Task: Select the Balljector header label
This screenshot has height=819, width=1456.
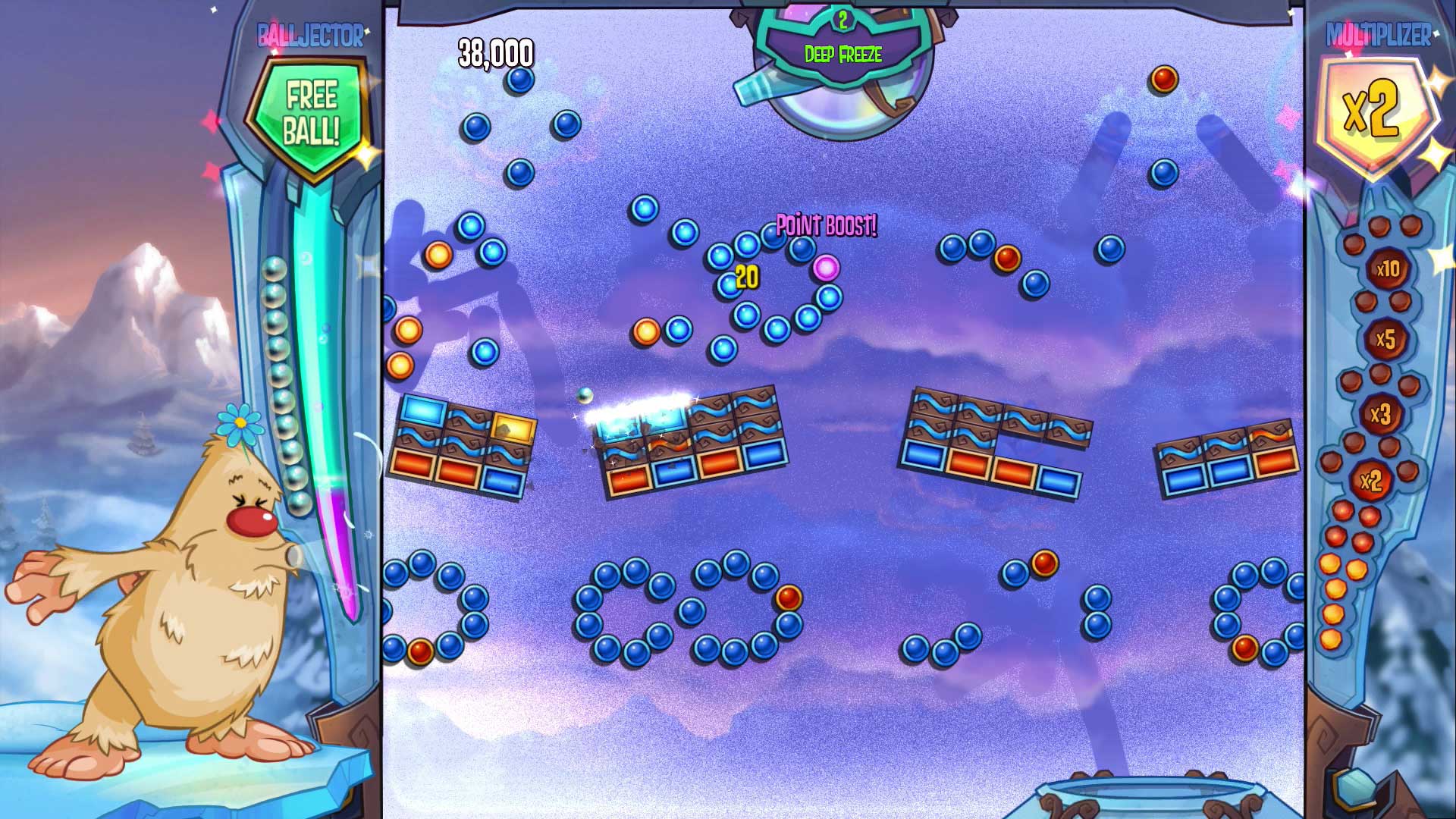Action: [309, 32]
